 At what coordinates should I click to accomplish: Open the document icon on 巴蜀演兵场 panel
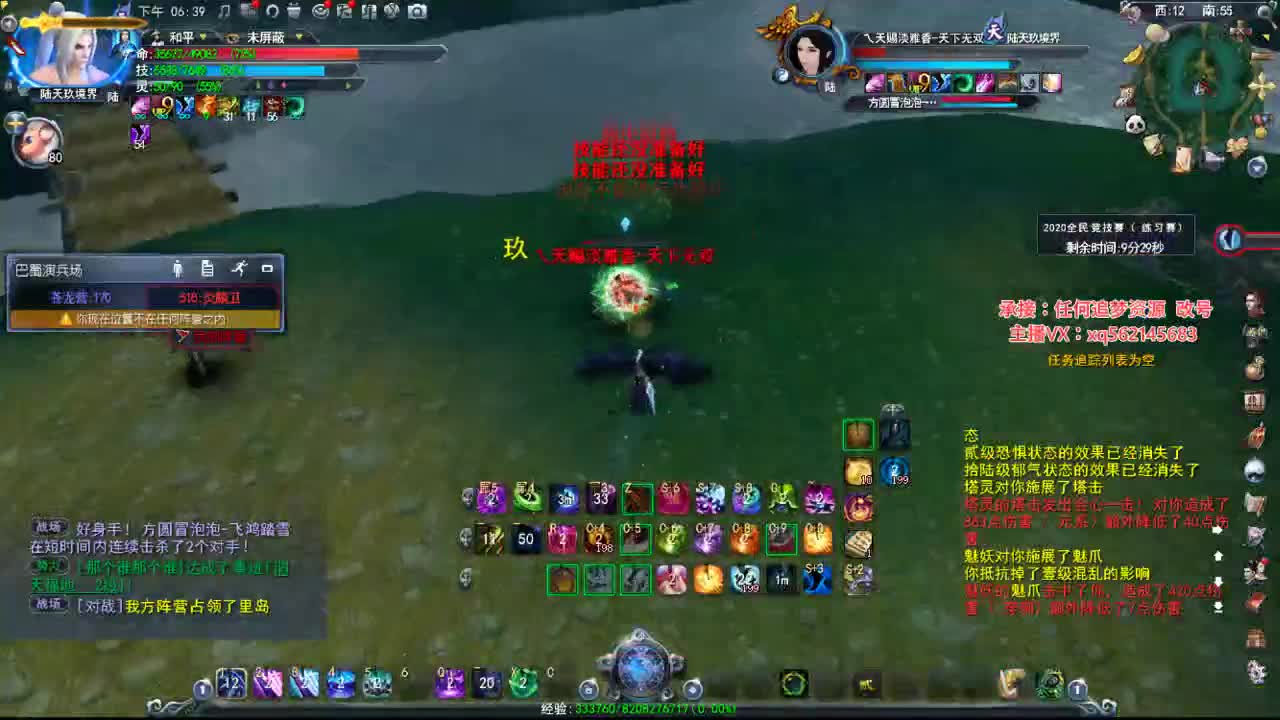(206, 268)
